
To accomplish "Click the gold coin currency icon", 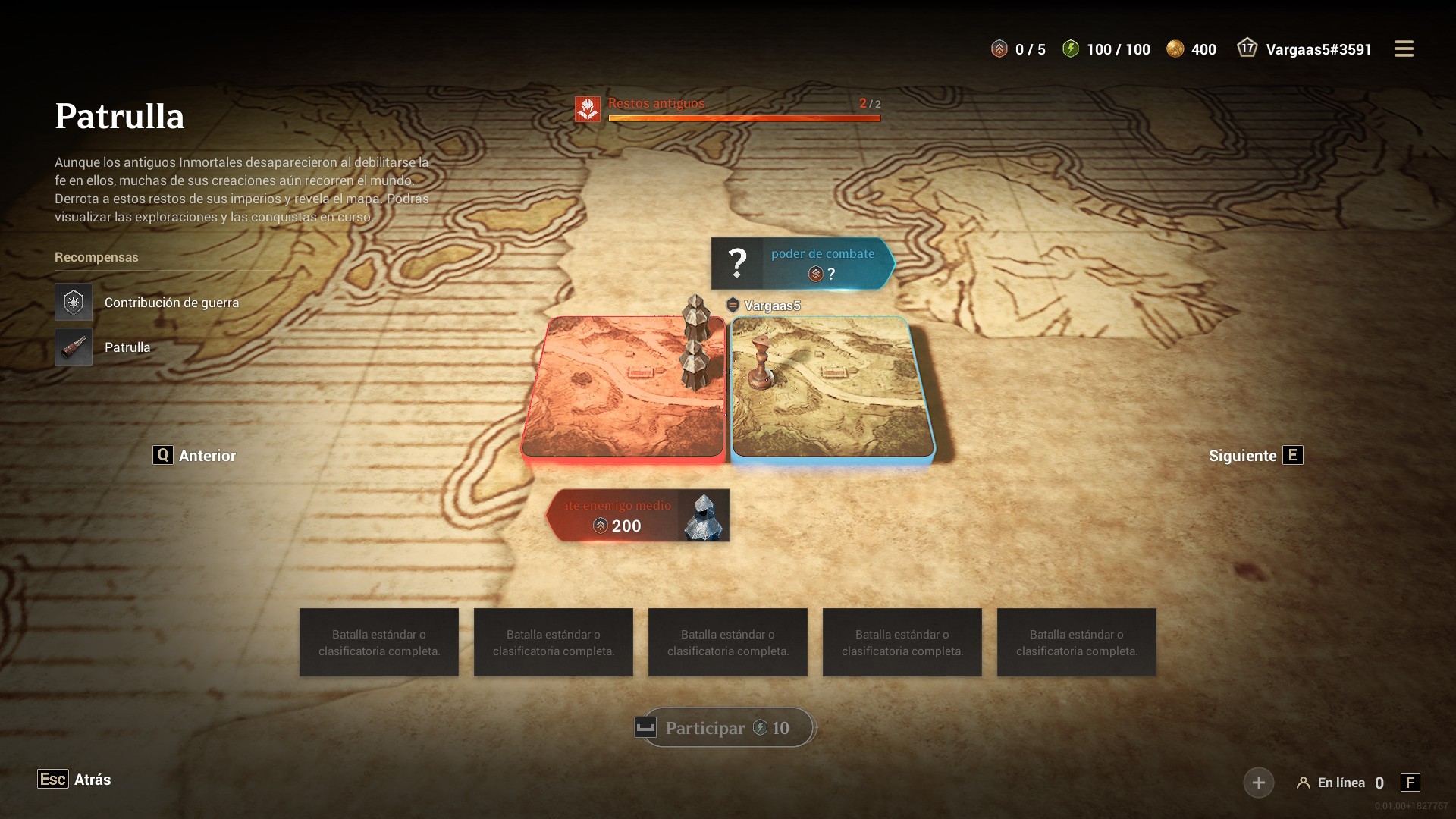I will tap(1175, 49).
